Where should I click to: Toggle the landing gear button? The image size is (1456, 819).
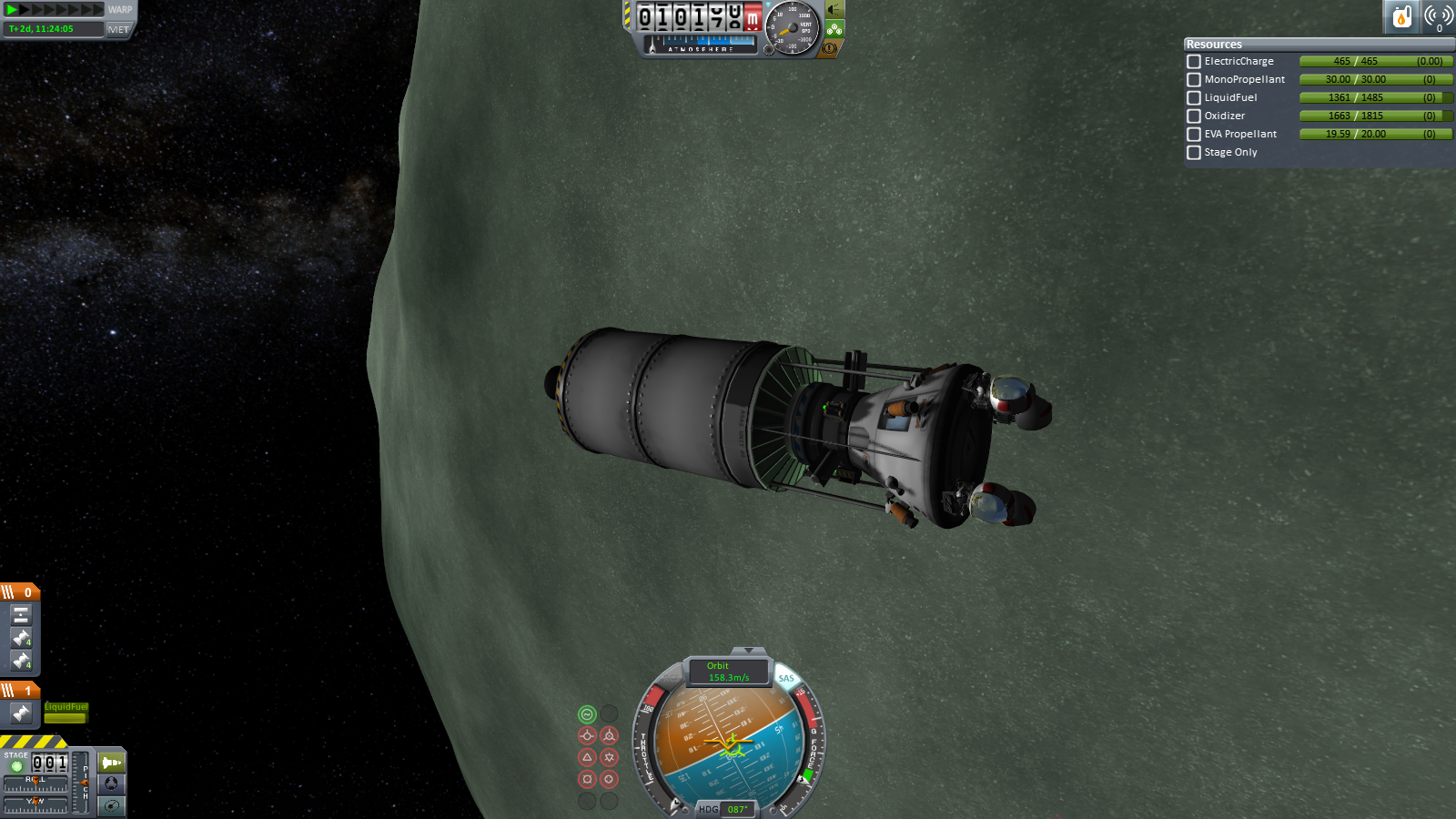[834, 29]
